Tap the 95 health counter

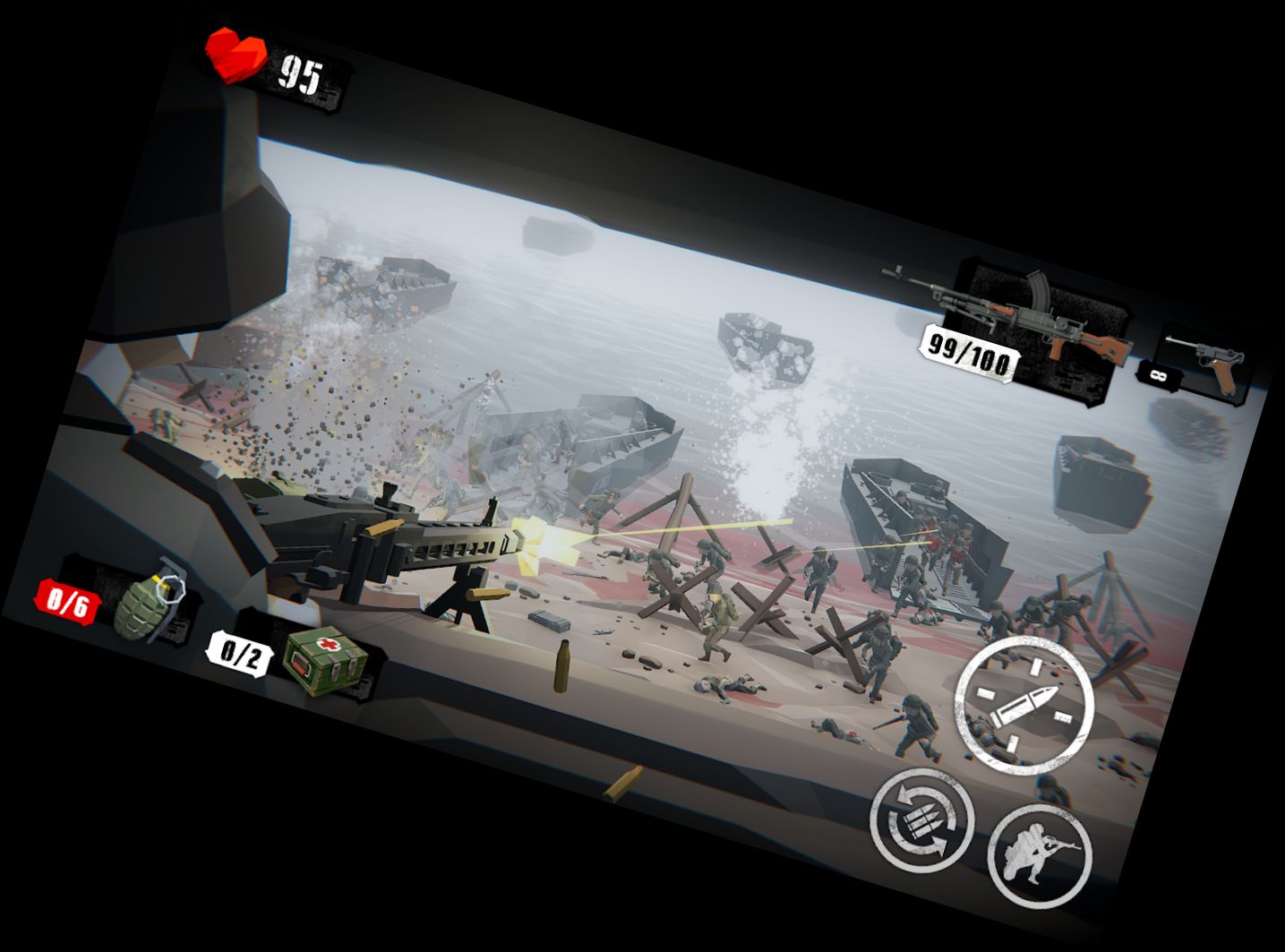tap(303, 76)
